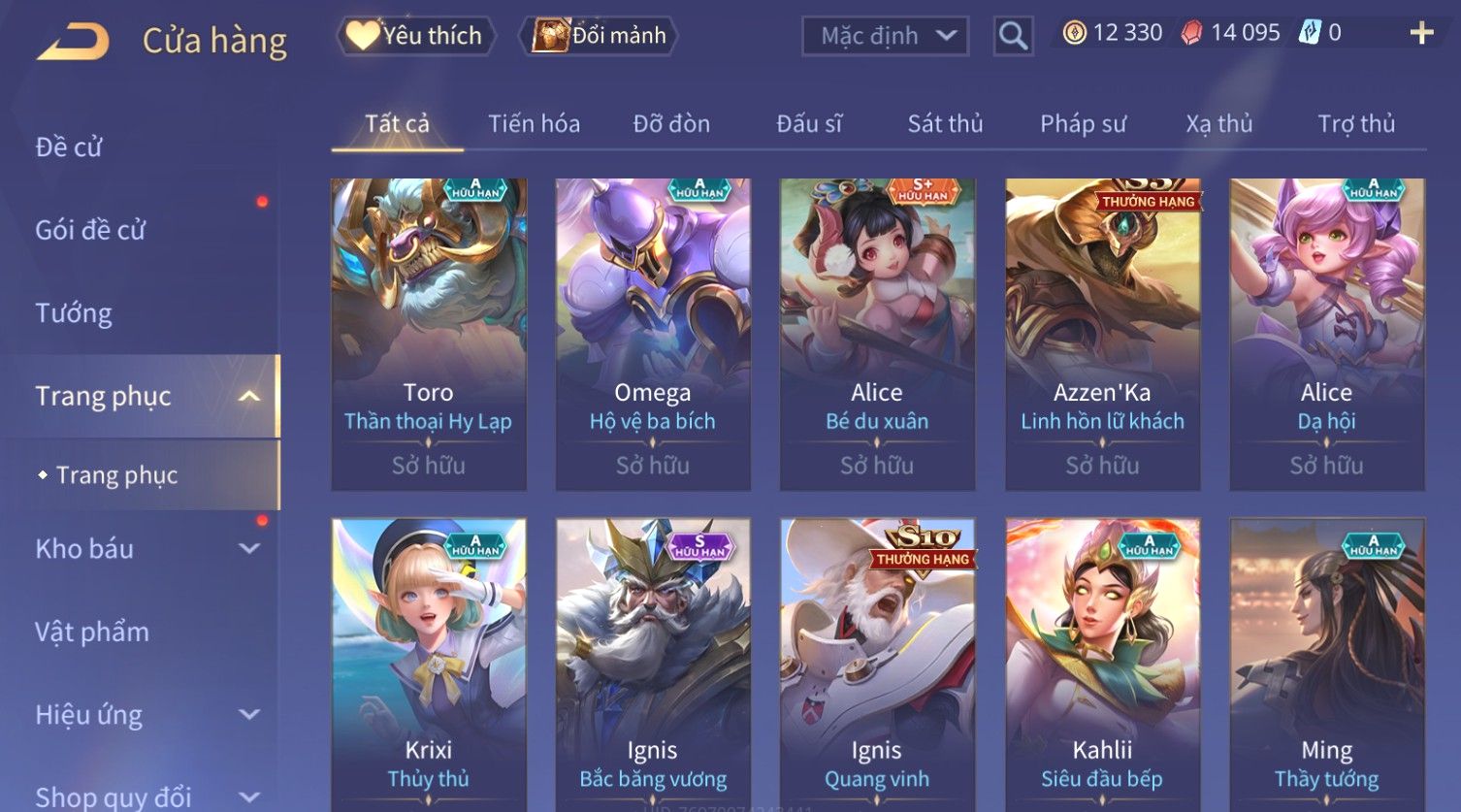
Task: Add currency with the plus button
Action: tap(1421, 34)
